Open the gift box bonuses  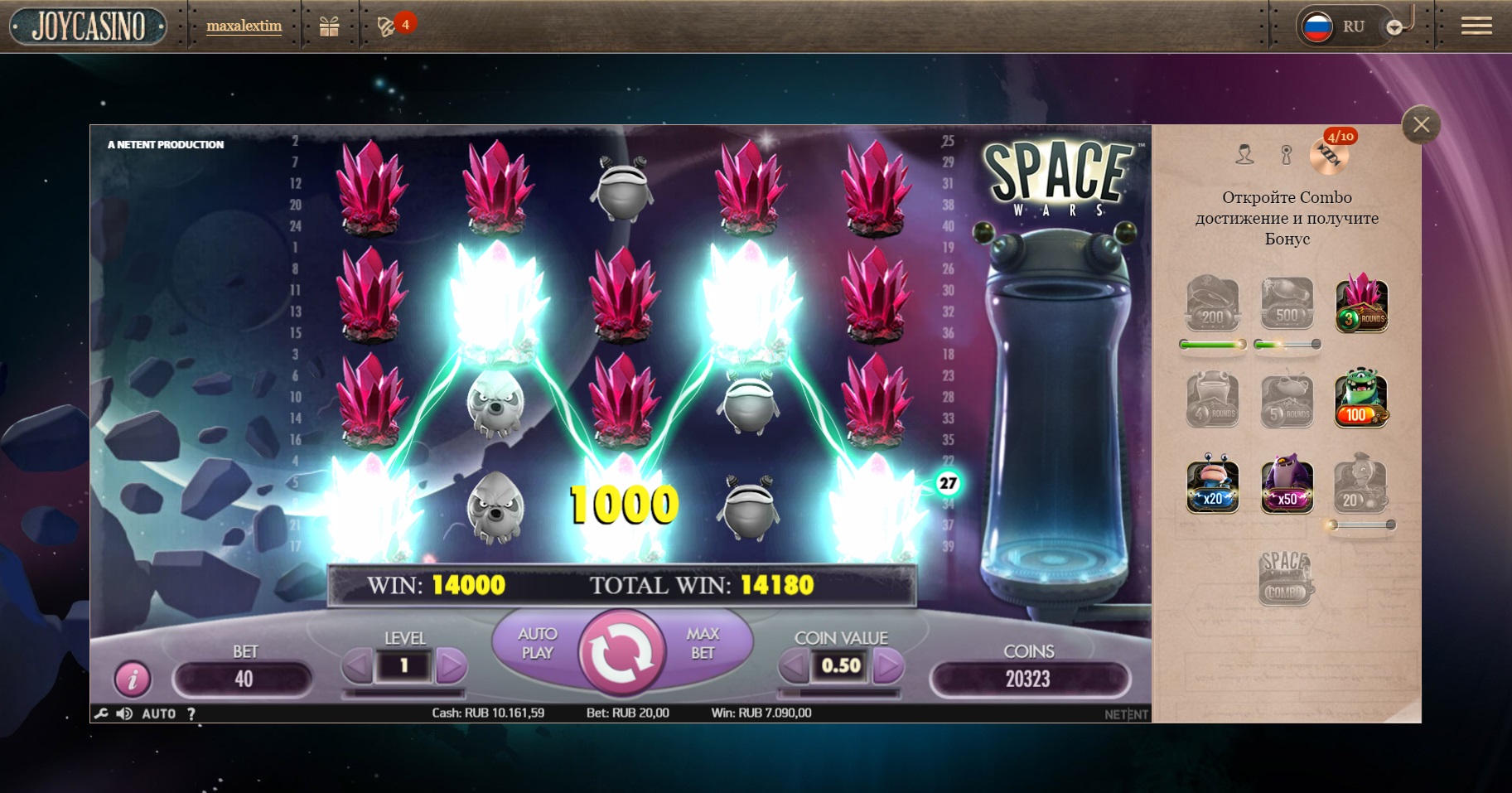click(x=329, y=27)
